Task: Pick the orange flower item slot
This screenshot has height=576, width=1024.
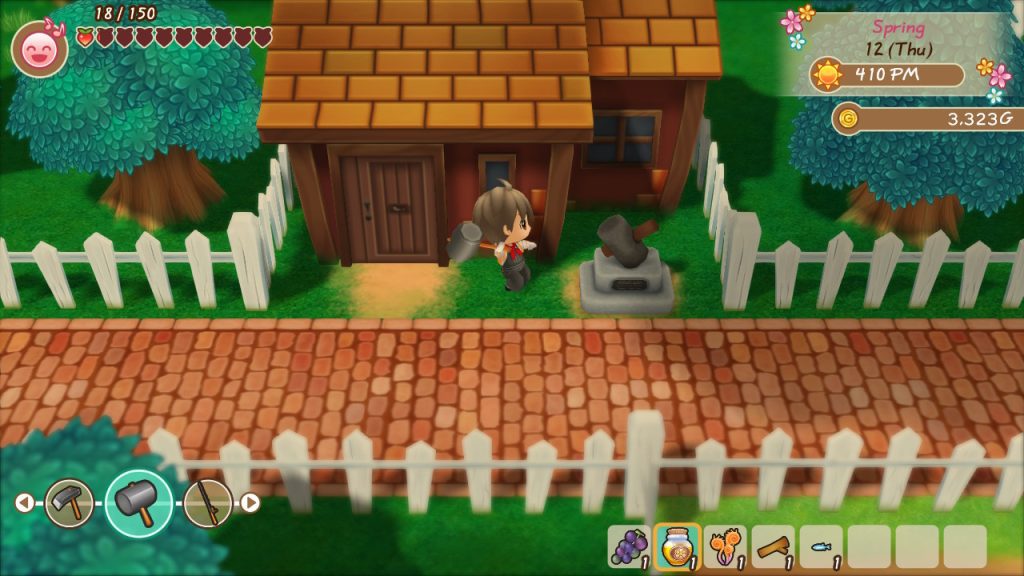Action: (x=725, y=547)
